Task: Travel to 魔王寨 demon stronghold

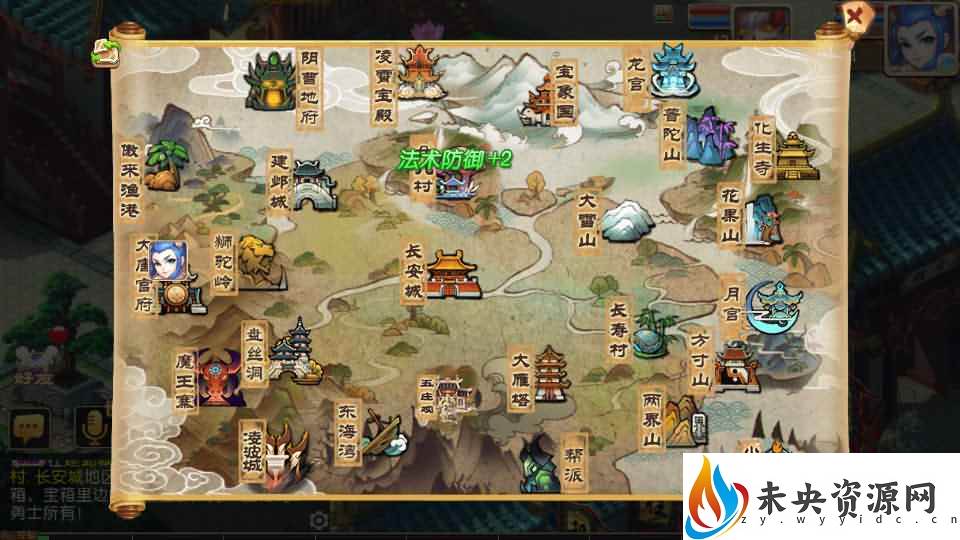Action: [x=221, y=378]
